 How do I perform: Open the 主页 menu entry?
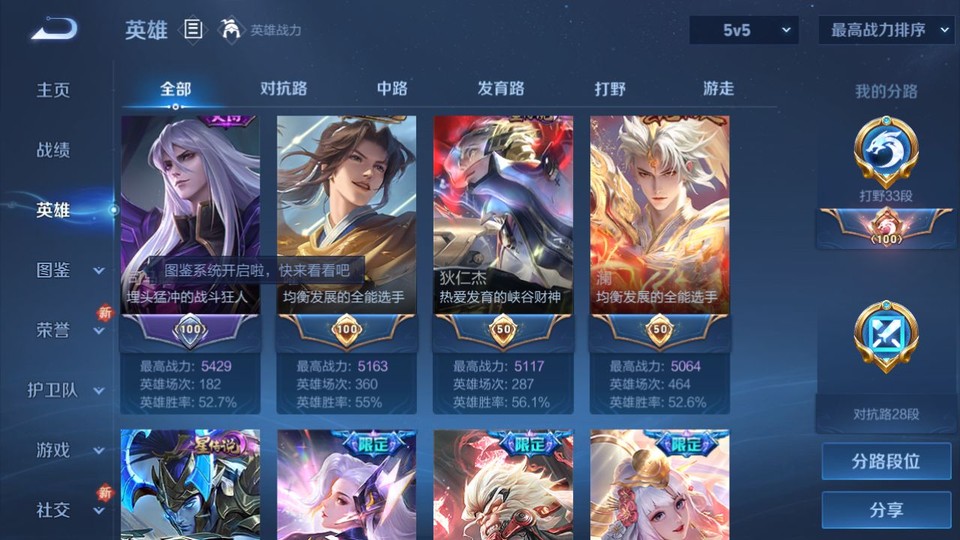[54, 90]
